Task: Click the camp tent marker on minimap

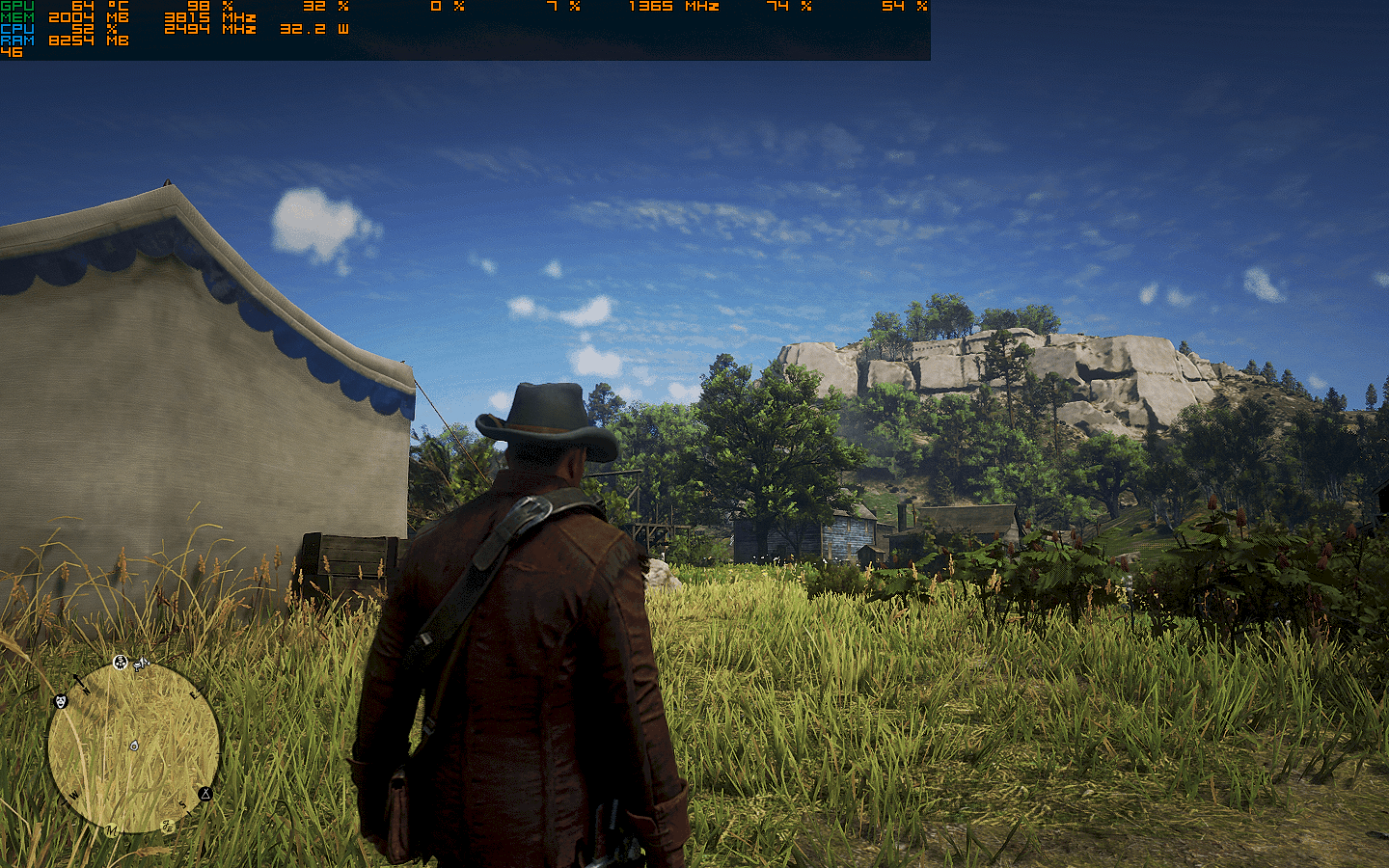Action: click(205, 794)
